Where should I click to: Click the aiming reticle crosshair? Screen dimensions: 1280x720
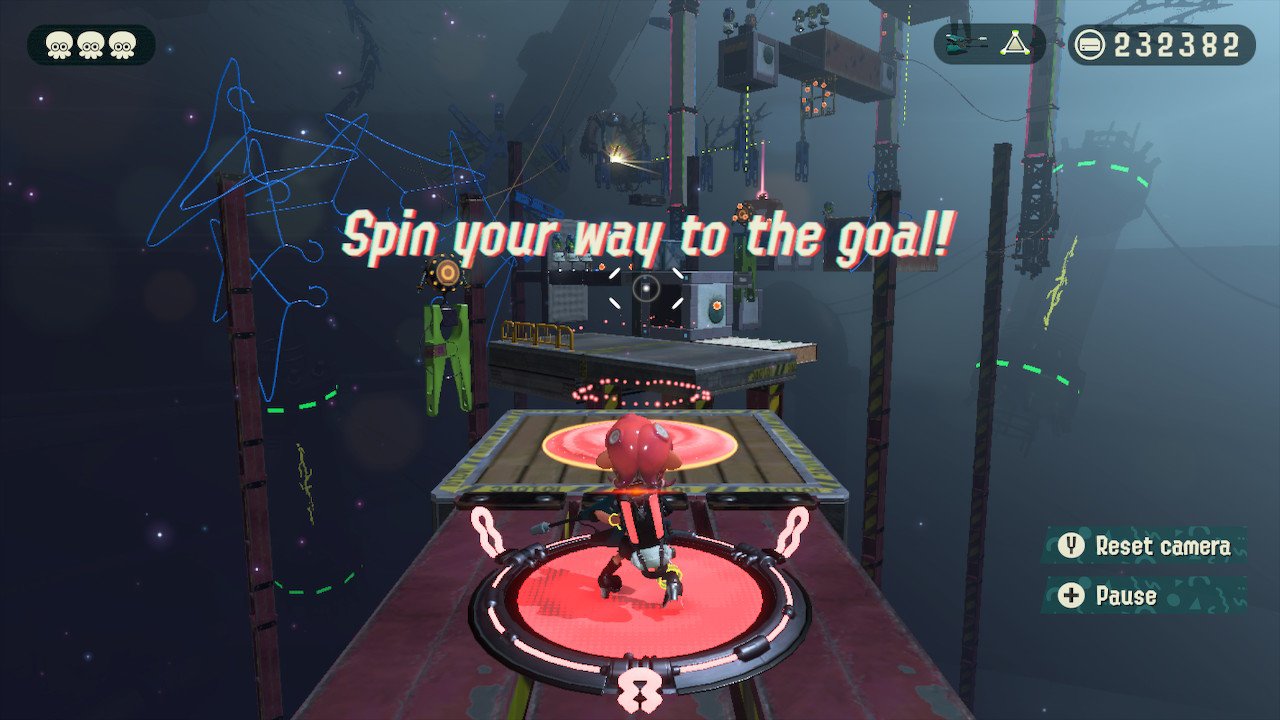[x=645, y=289]
